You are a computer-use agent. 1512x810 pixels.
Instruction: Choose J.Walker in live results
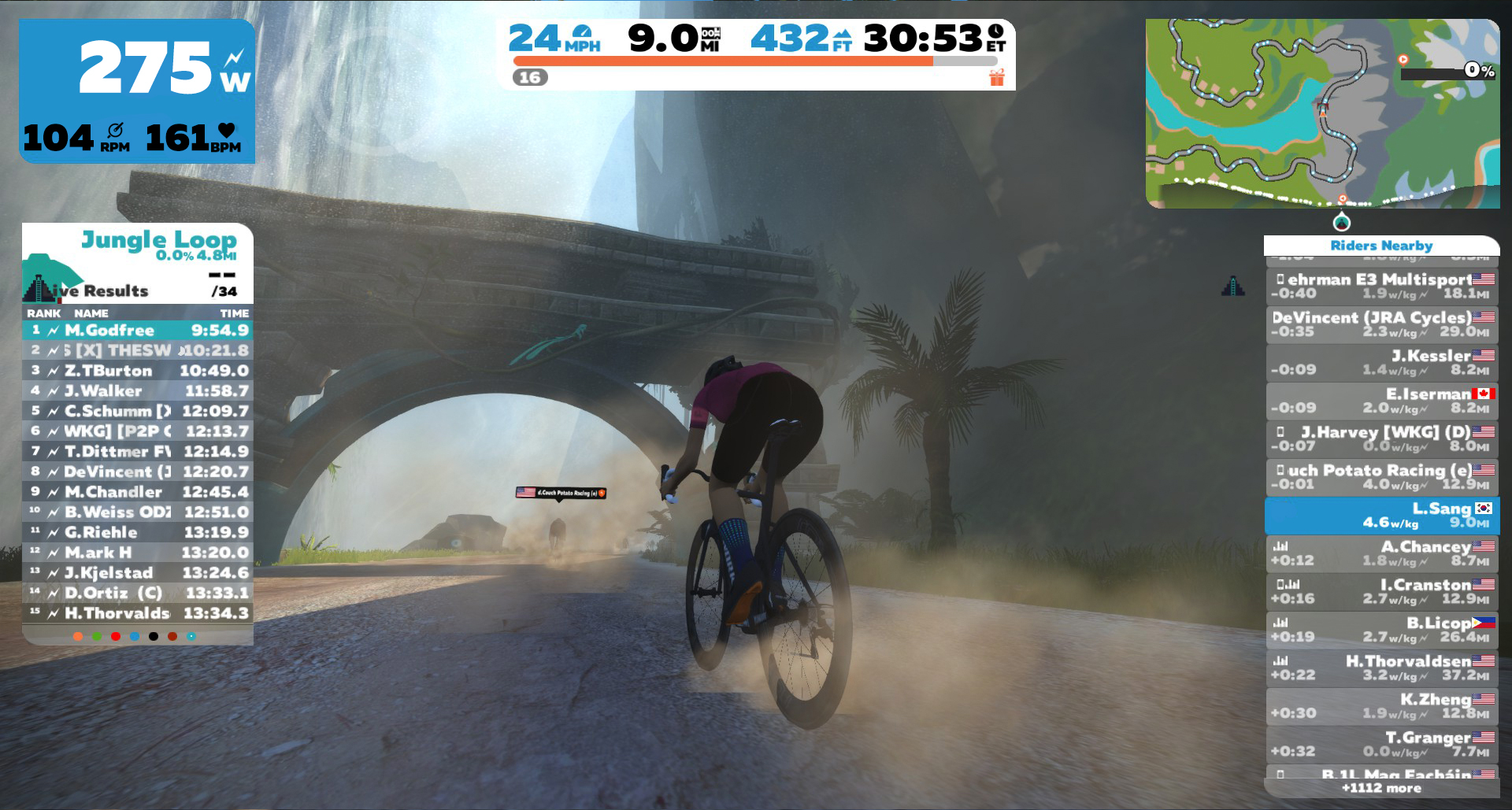click(138, 391)
